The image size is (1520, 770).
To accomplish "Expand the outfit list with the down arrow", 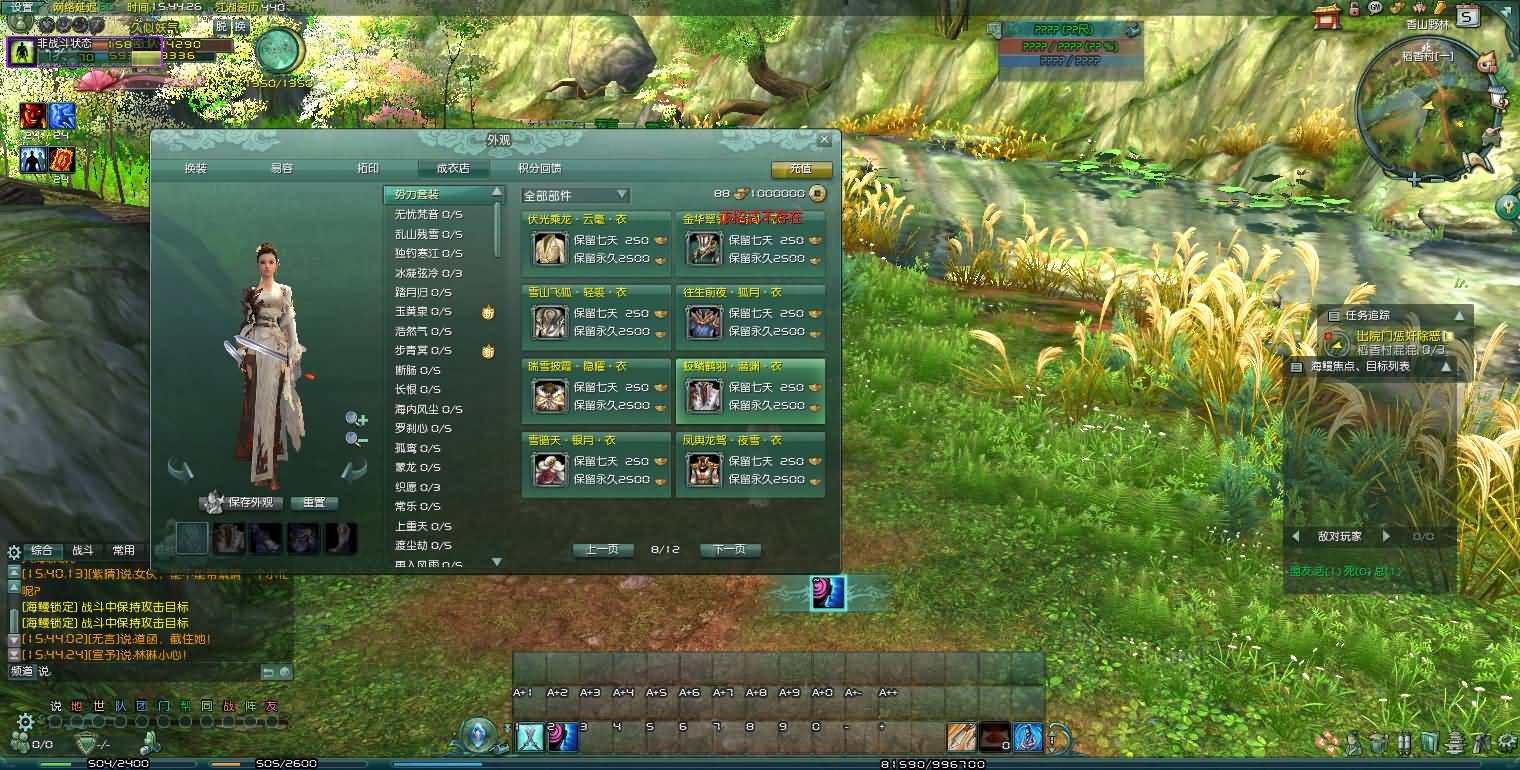I will coord(496,562).
